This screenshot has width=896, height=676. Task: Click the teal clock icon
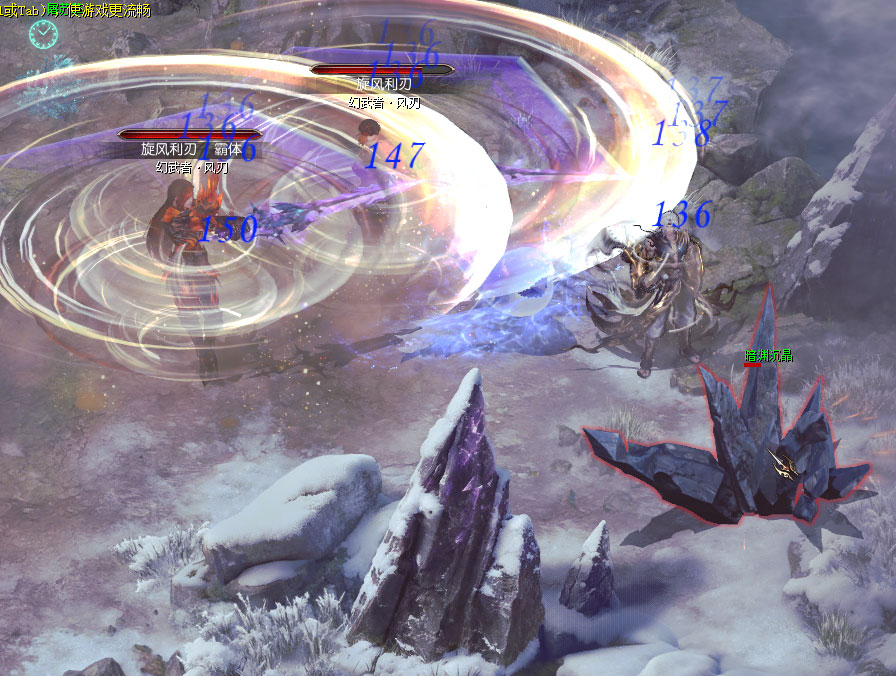pos(43,35)
